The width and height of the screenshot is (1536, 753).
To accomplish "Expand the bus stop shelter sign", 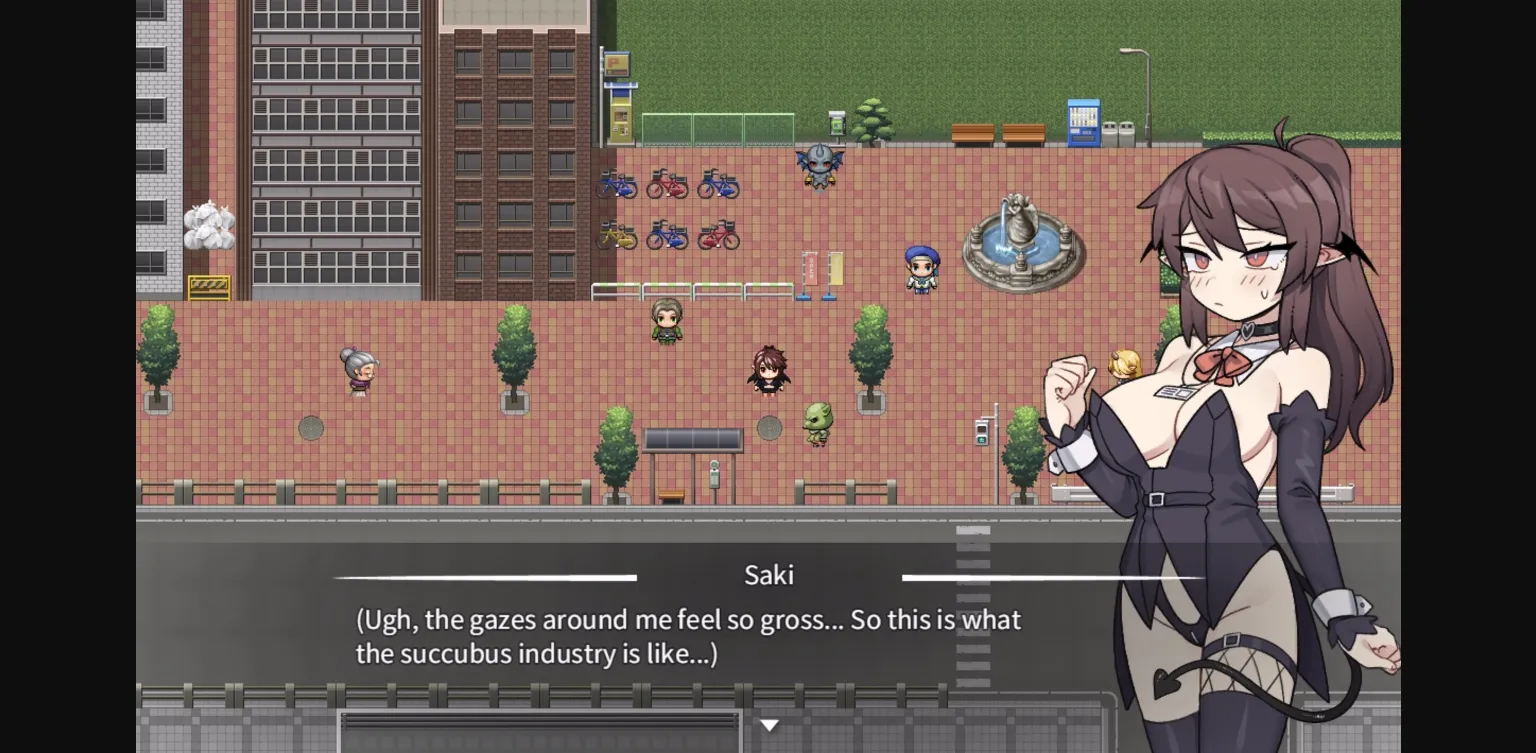I will click(x=692, y=438).
